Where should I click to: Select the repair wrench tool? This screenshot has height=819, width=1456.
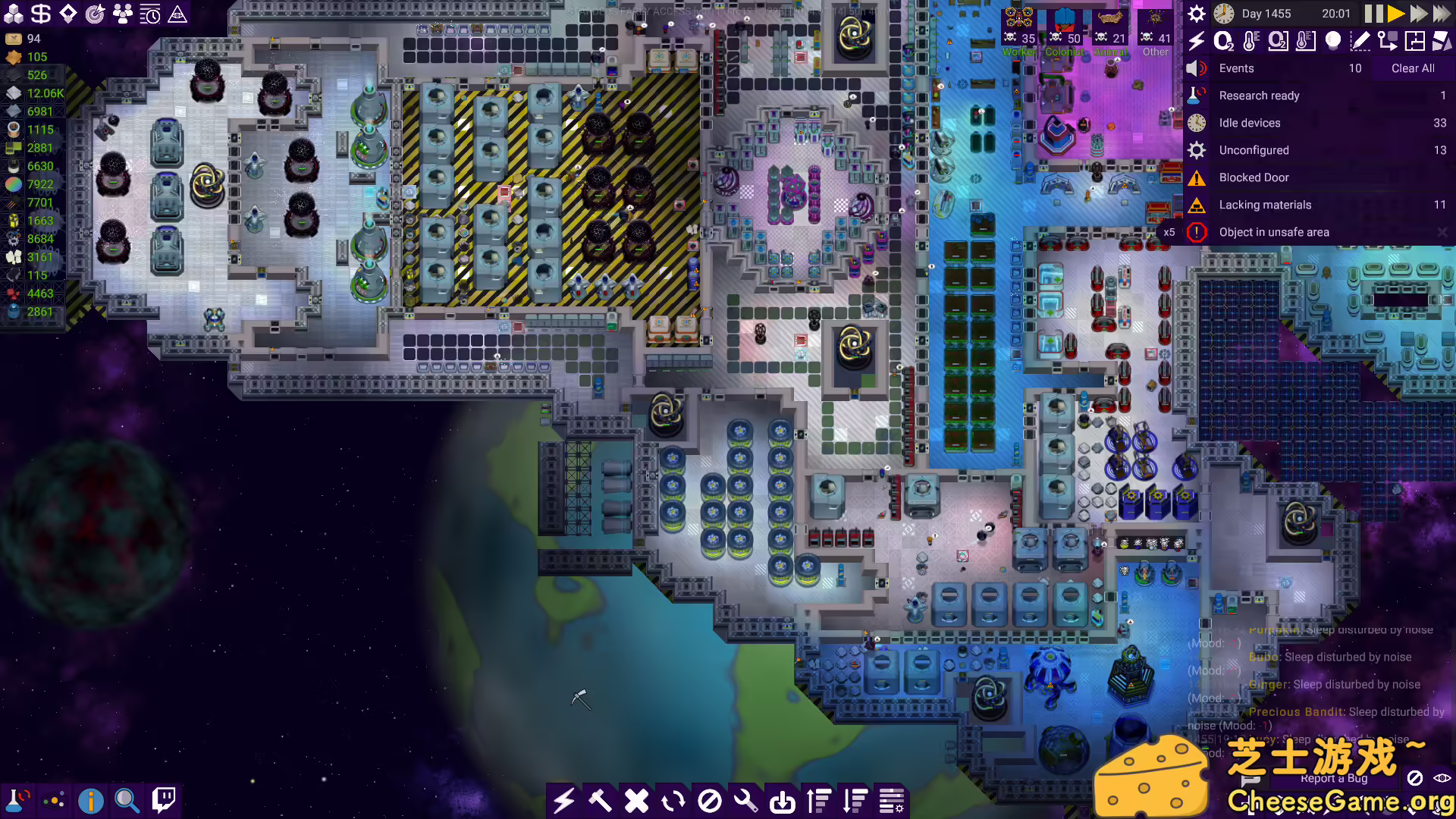click(x=745, y=800)
